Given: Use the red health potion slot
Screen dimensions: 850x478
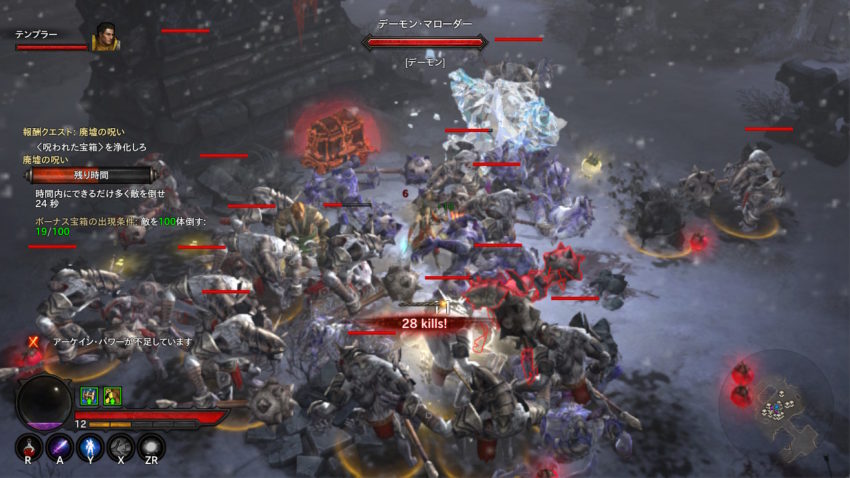Looking at the screenshot, I should click(x=29, y=447).
